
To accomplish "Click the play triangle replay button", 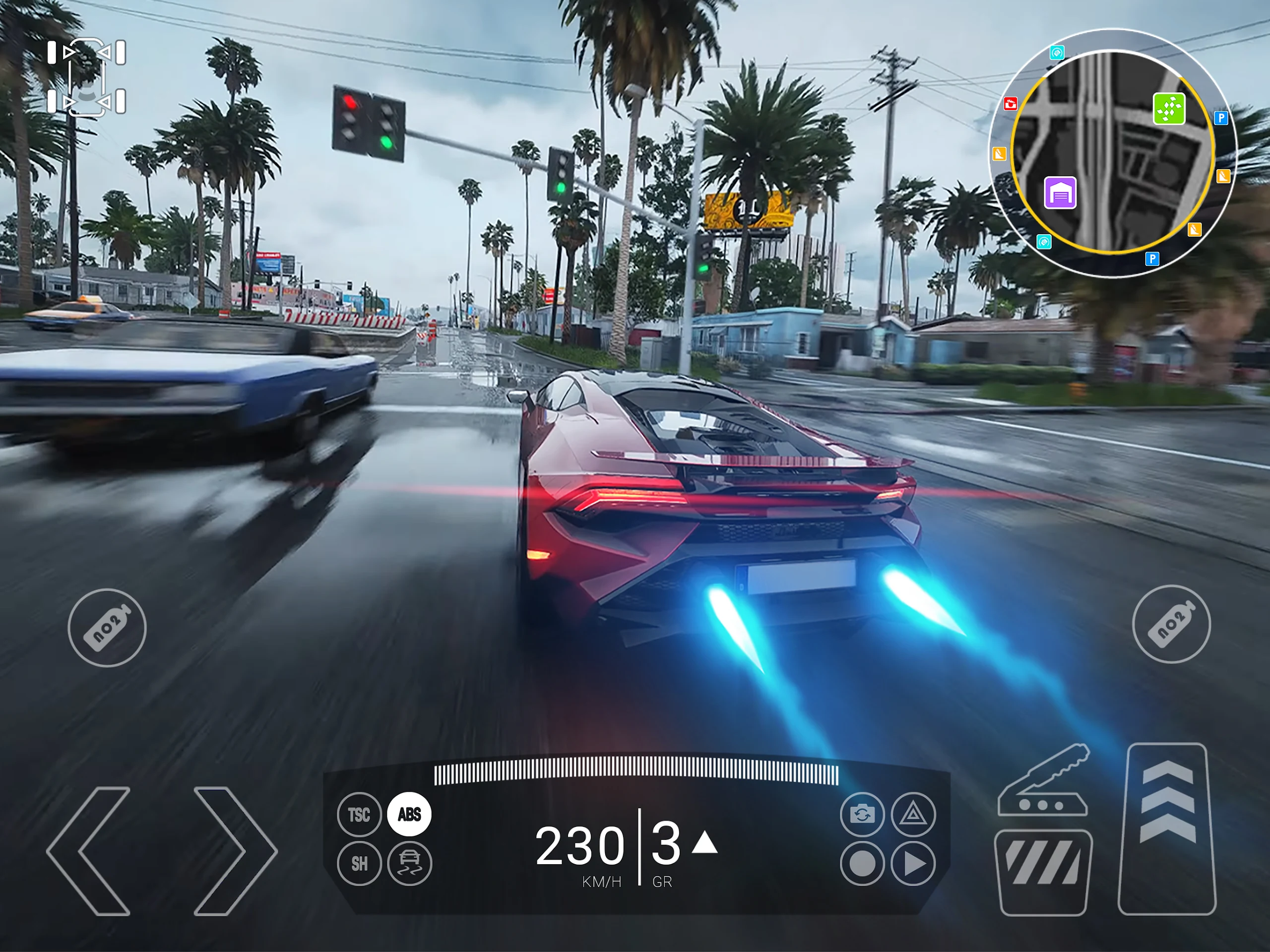I will coord(913,863).
